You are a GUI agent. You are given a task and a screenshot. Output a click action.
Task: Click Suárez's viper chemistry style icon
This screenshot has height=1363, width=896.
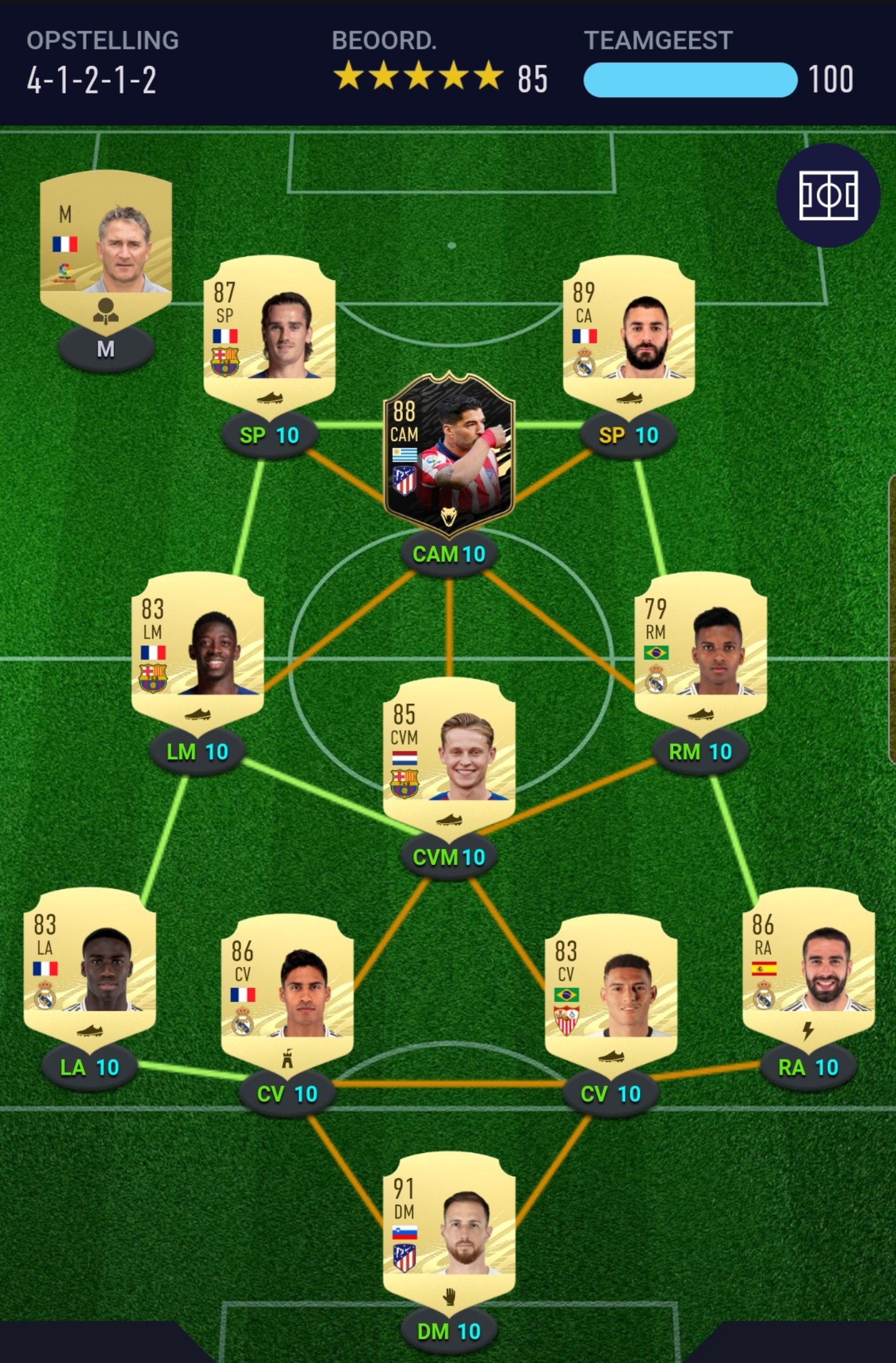pyautogui.click(x=450, y=518)
